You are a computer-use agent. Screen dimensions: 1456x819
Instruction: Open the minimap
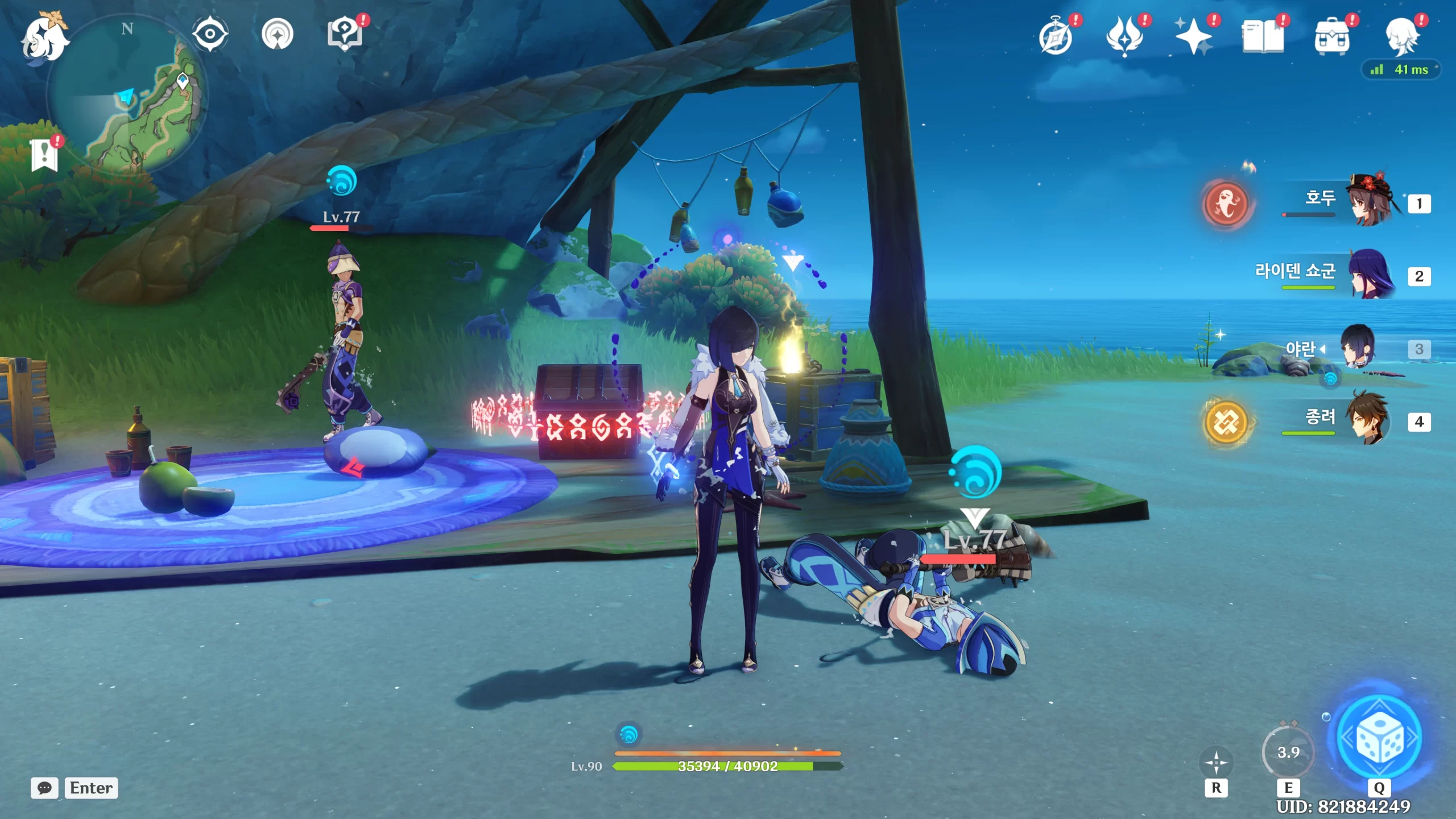coord(128,94)
